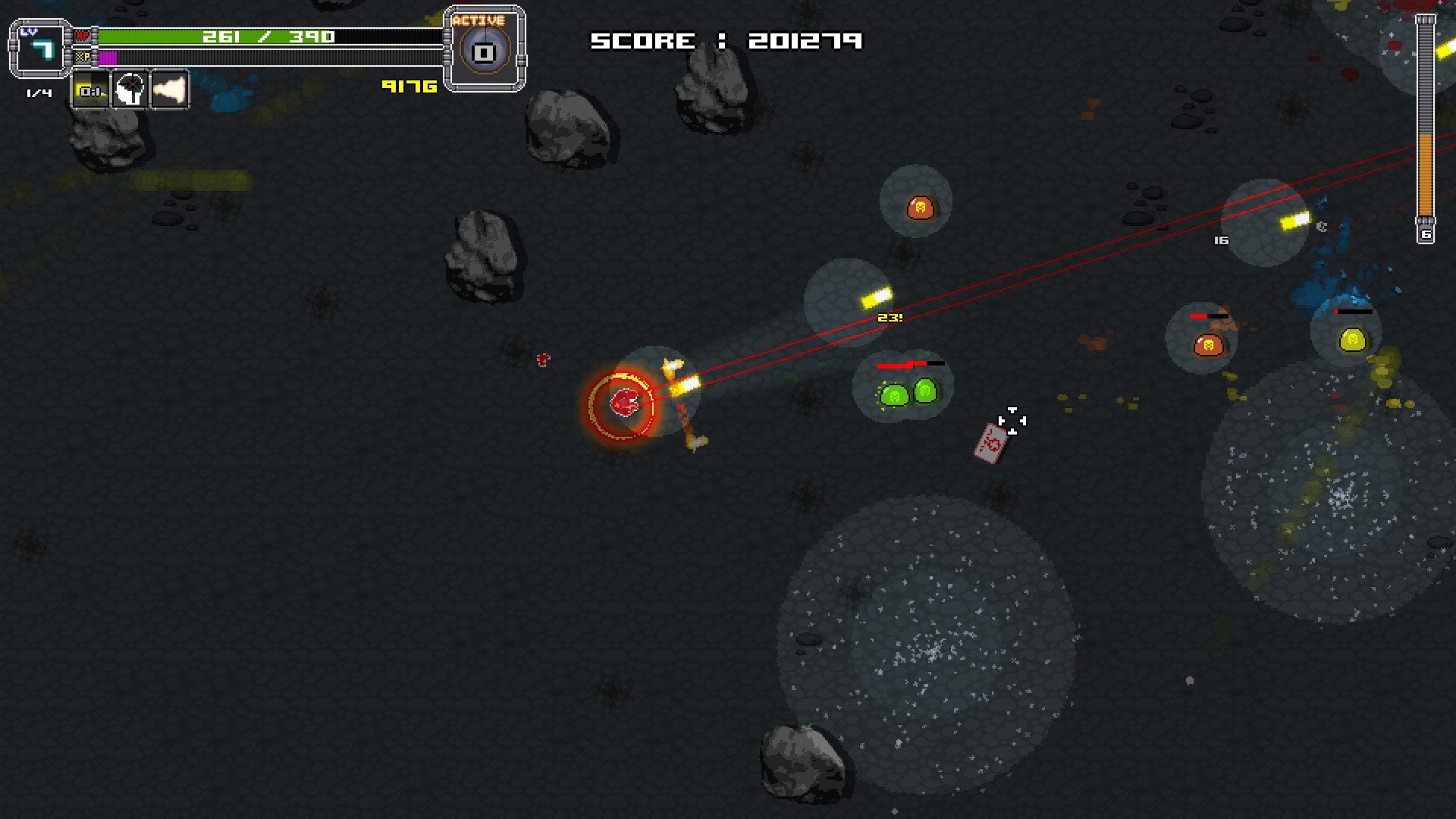Click the crosshair targeting skill icon
The height and width of the screenshot is (819, 1456).
coord(129,91)
